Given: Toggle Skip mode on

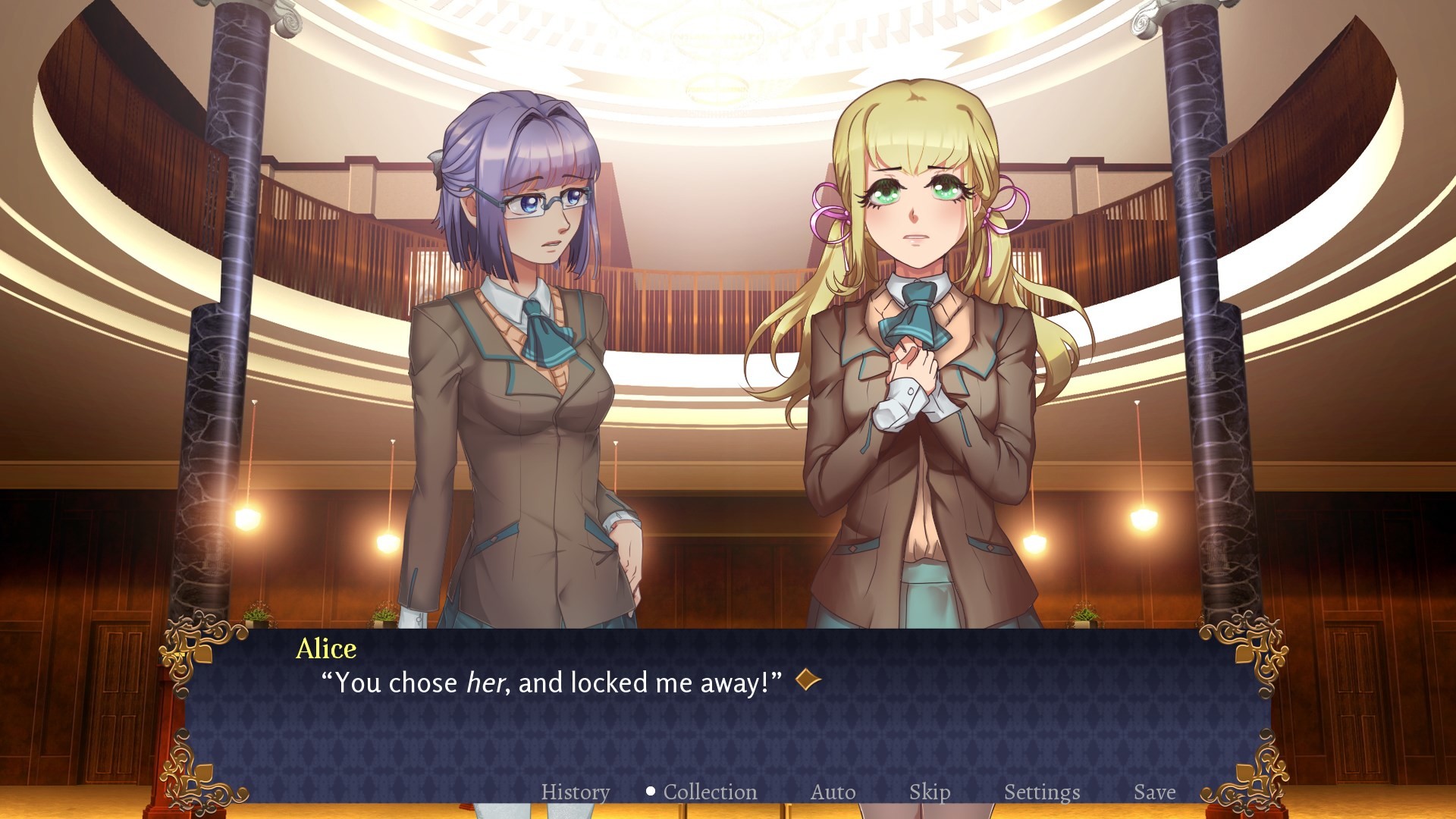Looking at the screenshot, I should click(931, 792).
